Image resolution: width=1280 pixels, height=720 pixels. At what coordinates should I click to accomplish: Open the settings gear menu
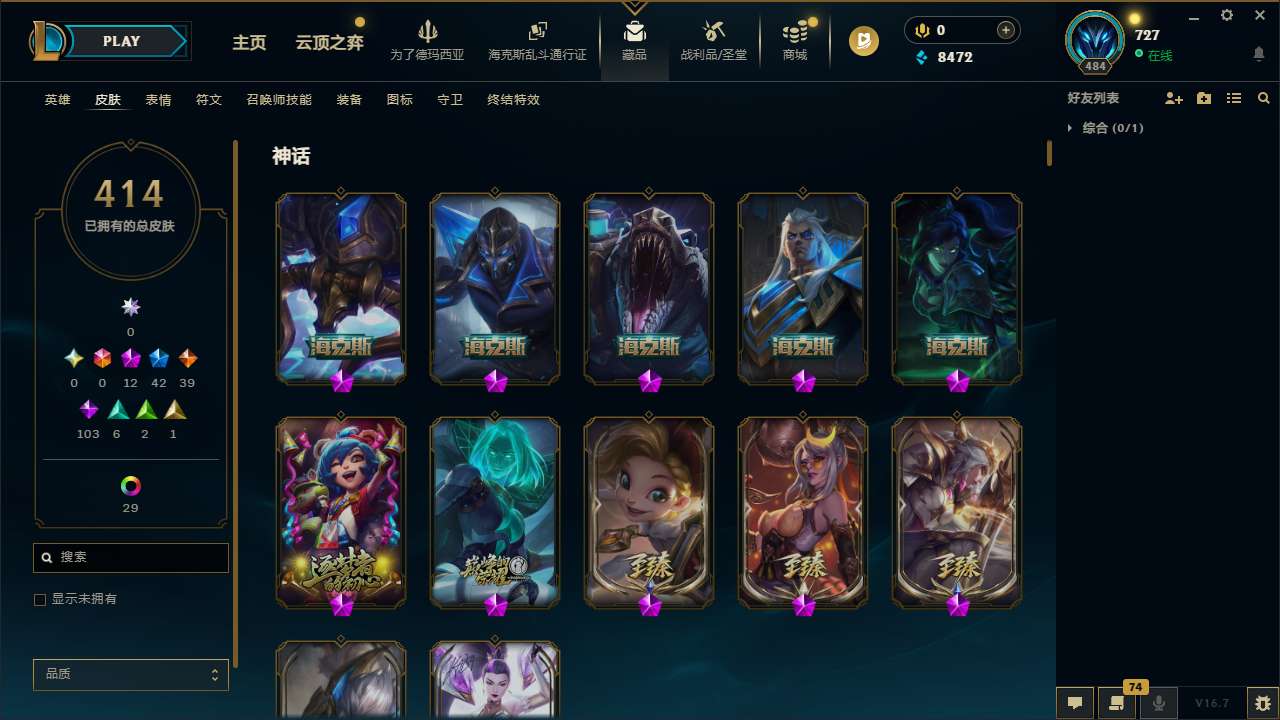tap(1226, 15)
